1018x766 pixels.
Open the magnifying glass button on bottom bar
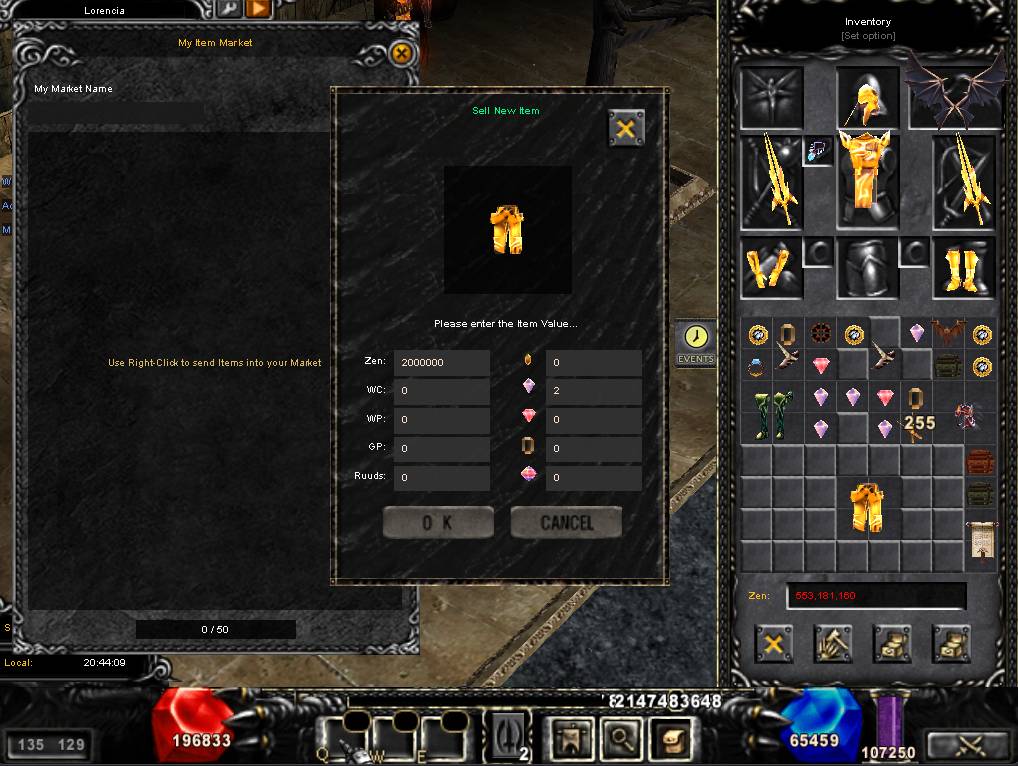click(x=620, y=741)
